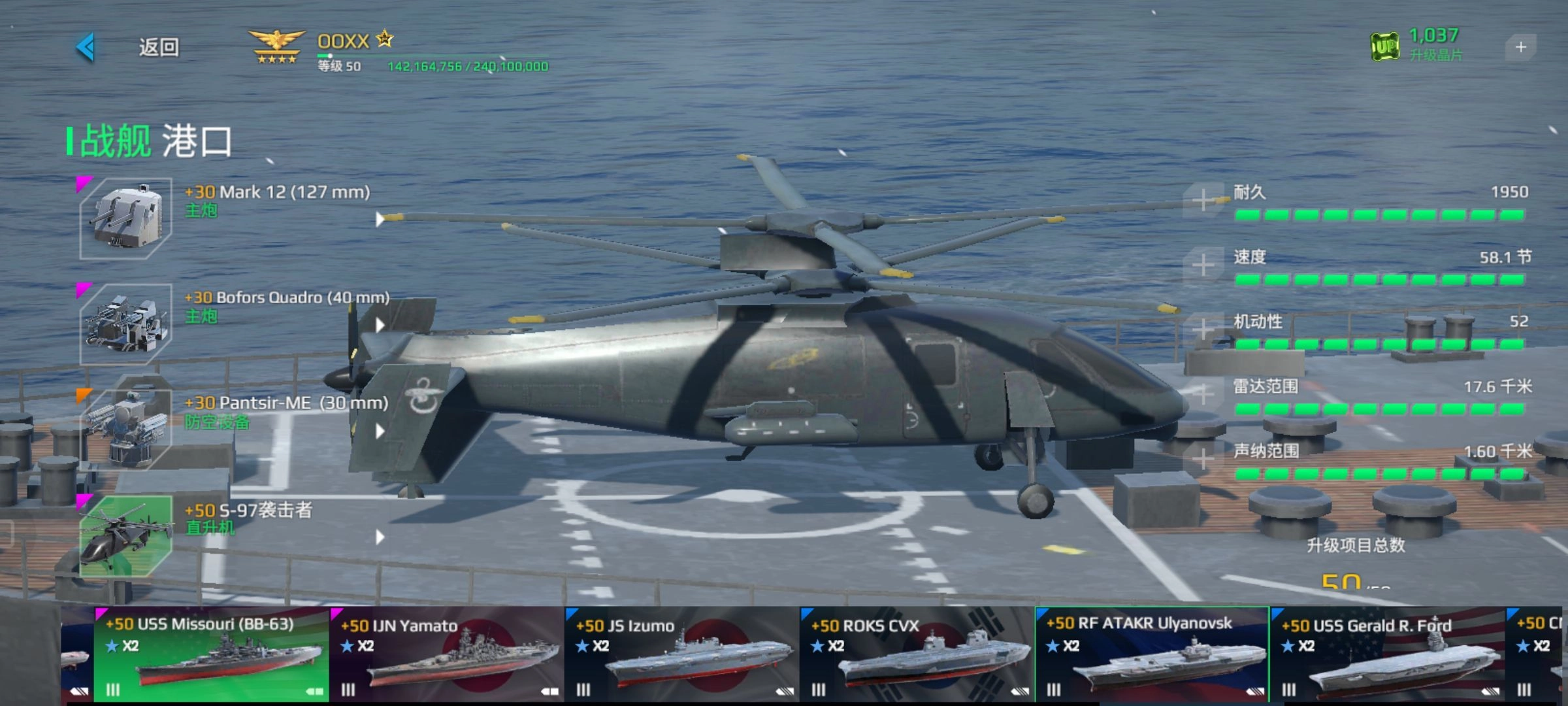The width and height of the screenshot is (1568, 706).
Task: Select the RF ATAKR Ulyanovsk ship card
Action: point(1152,655)
